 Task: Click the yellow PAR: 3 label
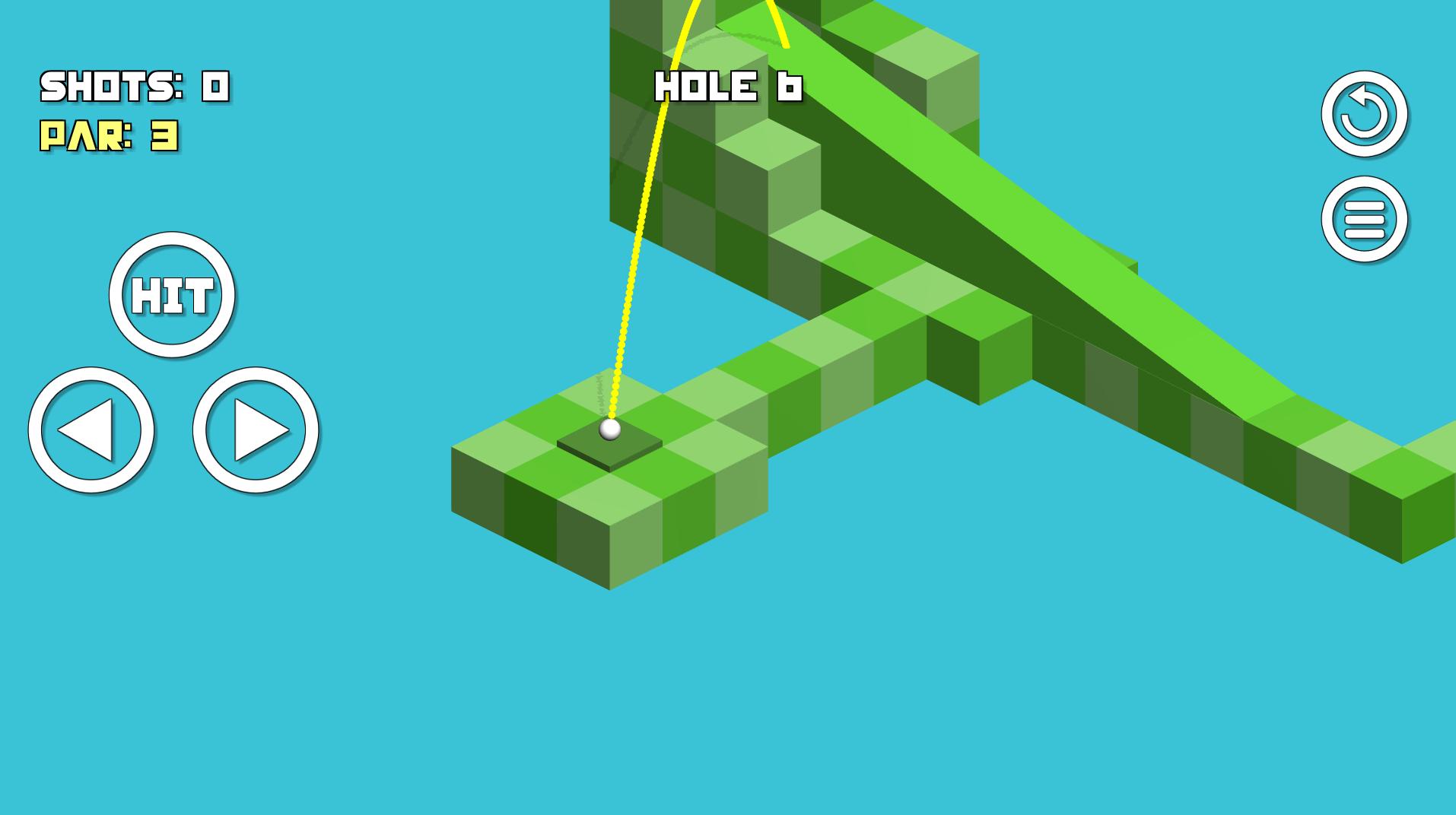point(109,137)
